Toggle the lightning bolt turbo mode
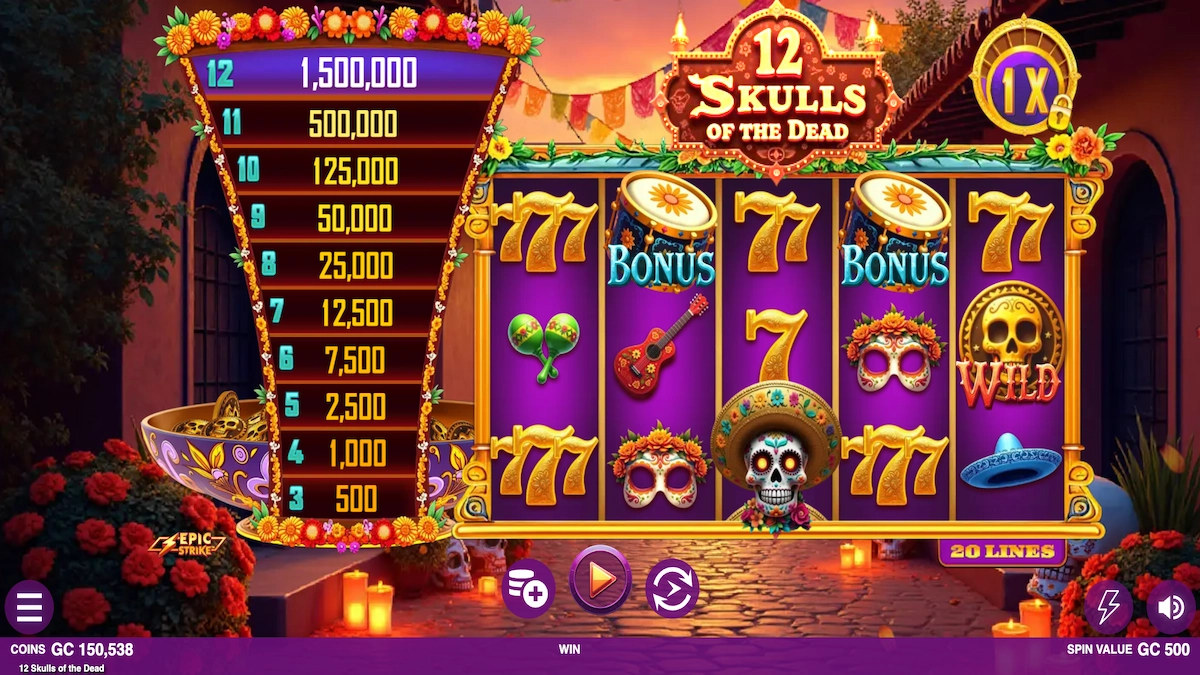The height and width of the screenshot is (675, 1200). click(x=1108, y=606)
